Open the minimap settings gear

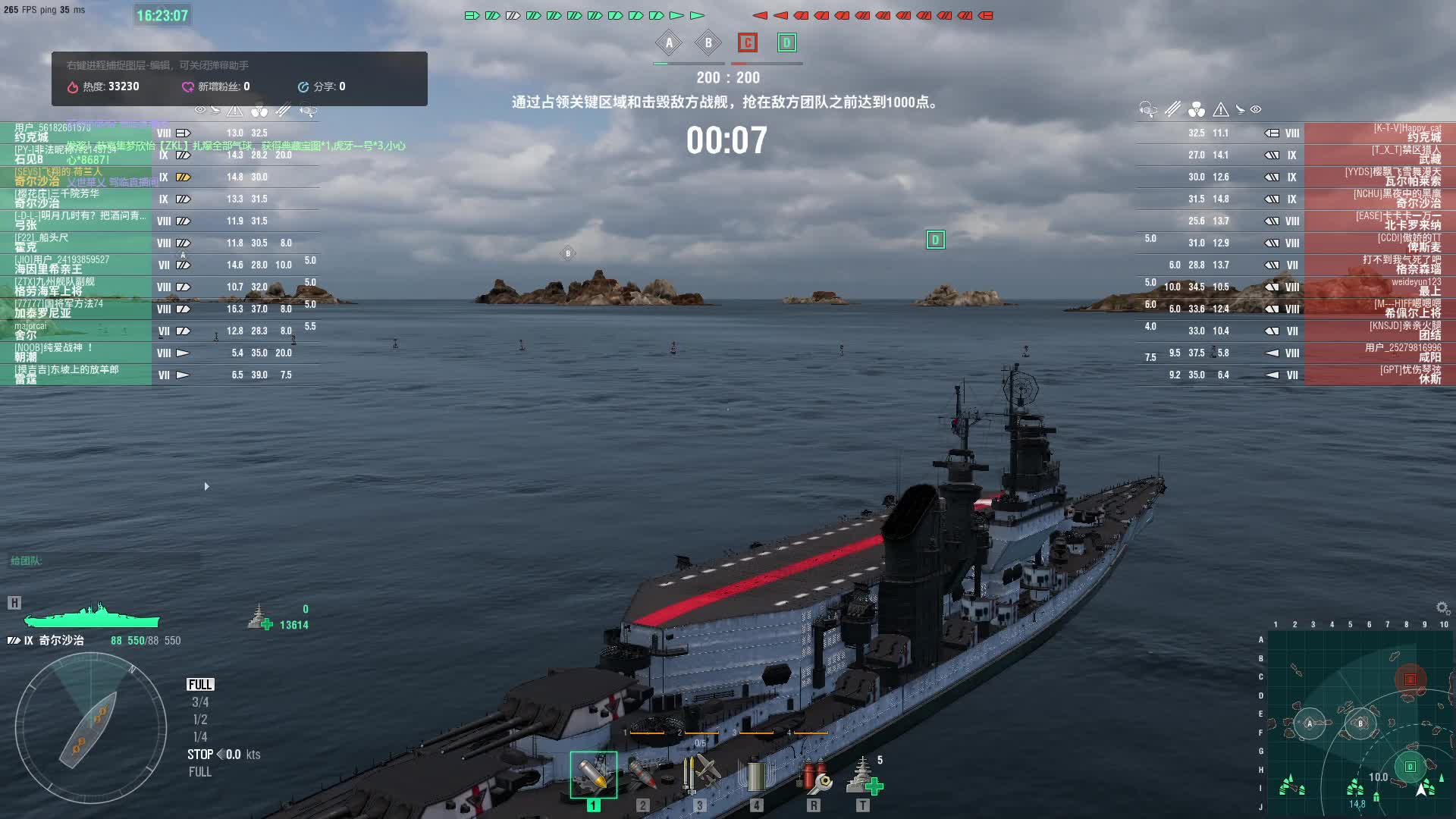1442,608
